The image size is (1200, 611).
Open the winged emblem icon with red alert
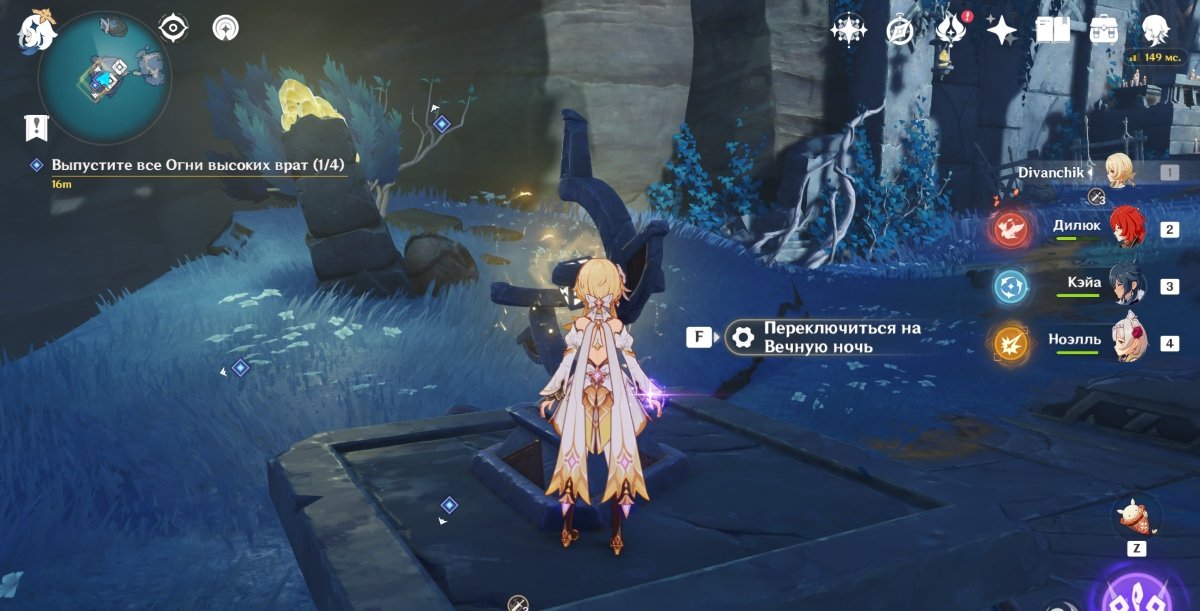tap(950, 30)
